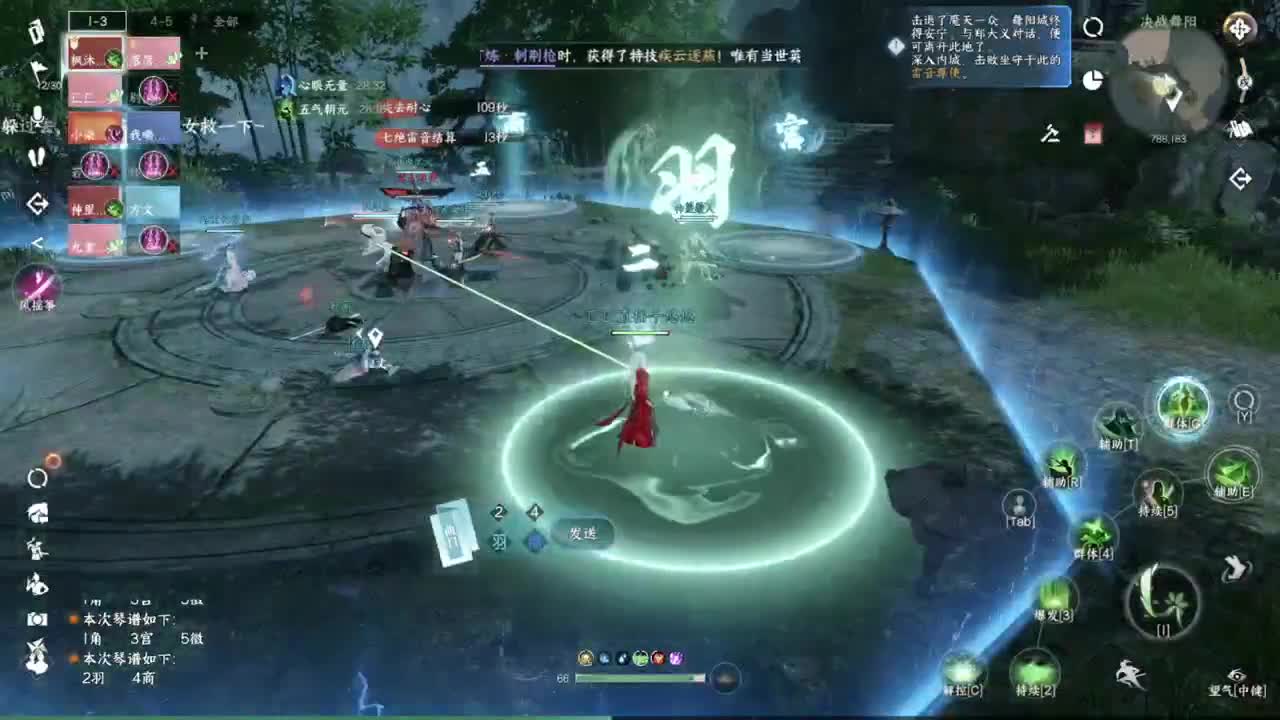The width and height of the screenshot is (1280, 720).
Task: Expand team list with the plus sign
Action: [x=201, y=55]
